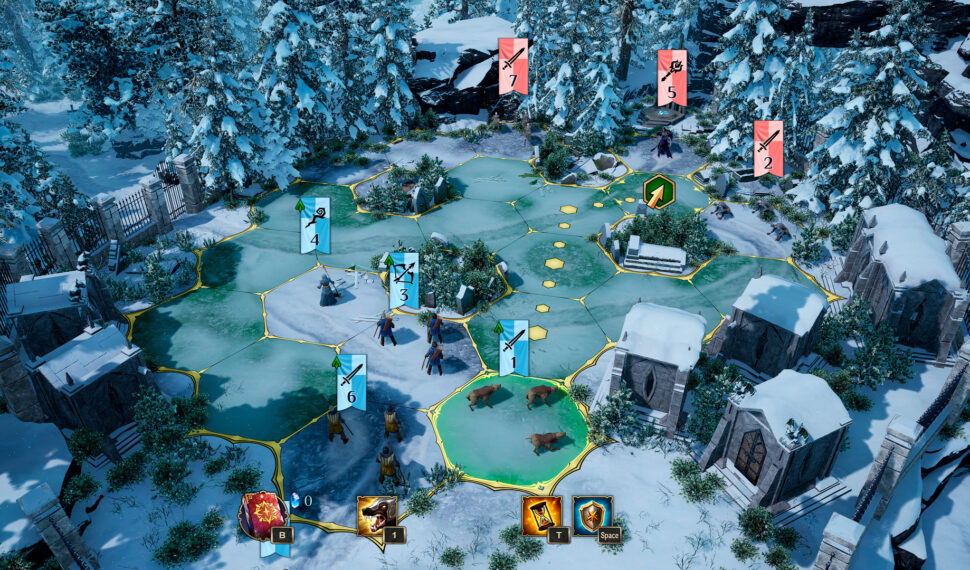Target the enemy mage banner numbered 5

click(672, 78)
